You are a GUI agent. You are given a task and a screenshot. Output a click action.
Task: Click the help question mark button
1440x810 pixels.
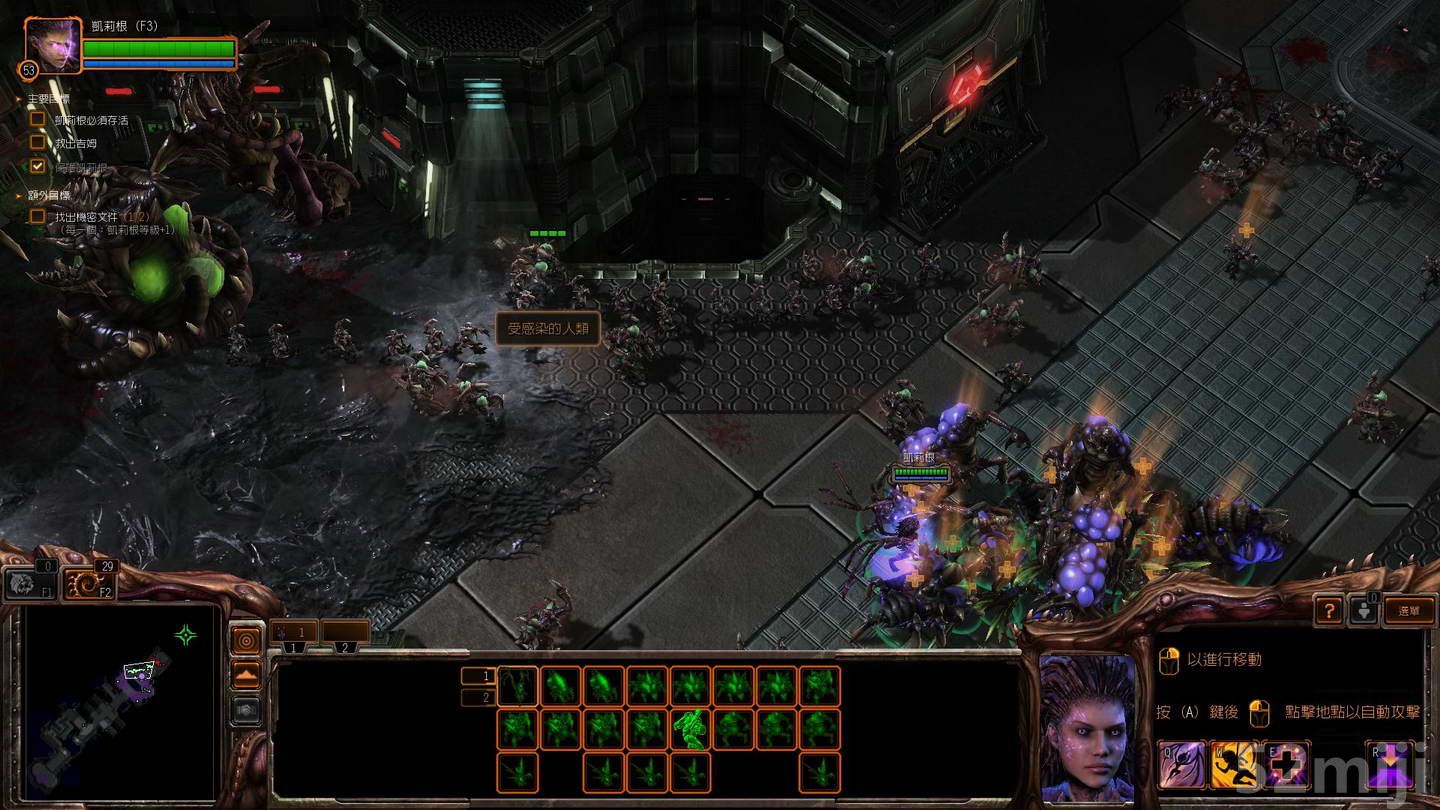1330,610
